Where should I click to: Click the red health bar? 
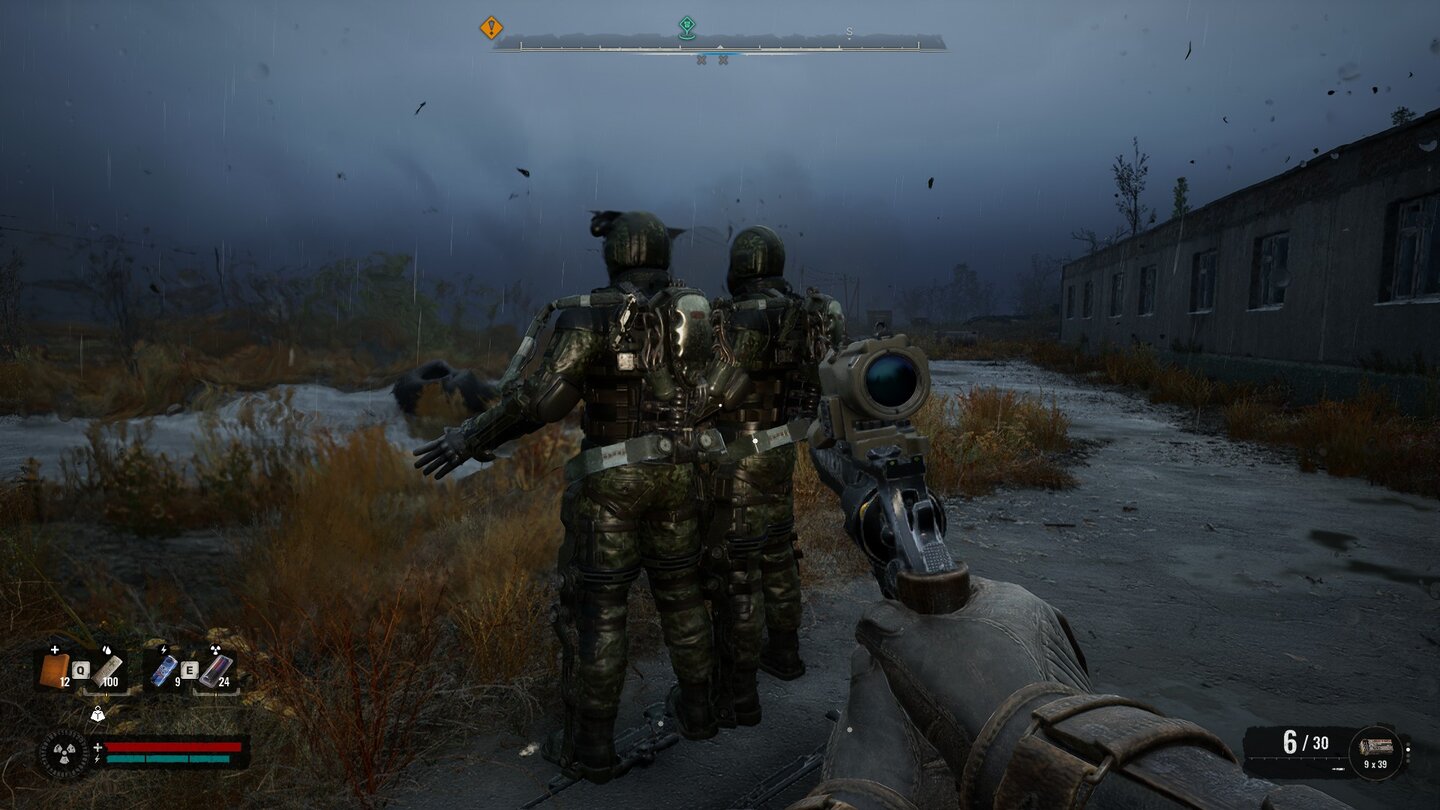tap(171, 745)
